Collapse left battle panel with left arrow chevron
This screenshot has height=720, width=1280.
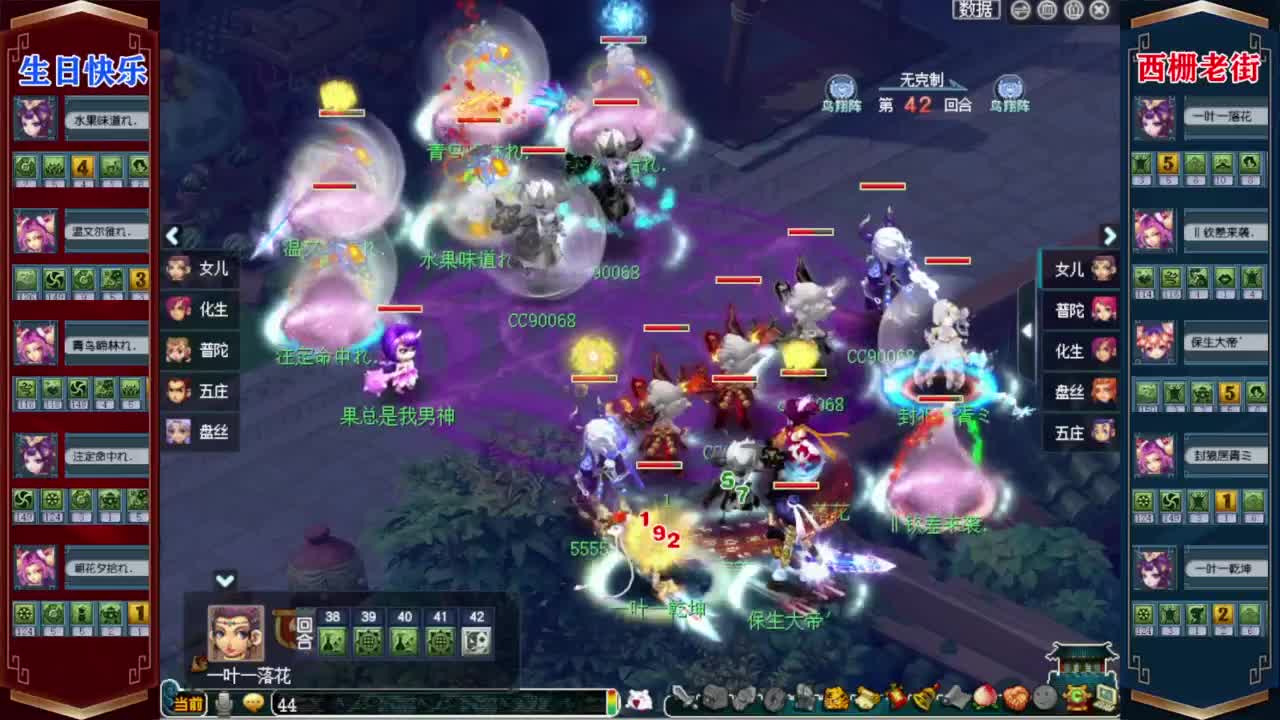(172, 237)
